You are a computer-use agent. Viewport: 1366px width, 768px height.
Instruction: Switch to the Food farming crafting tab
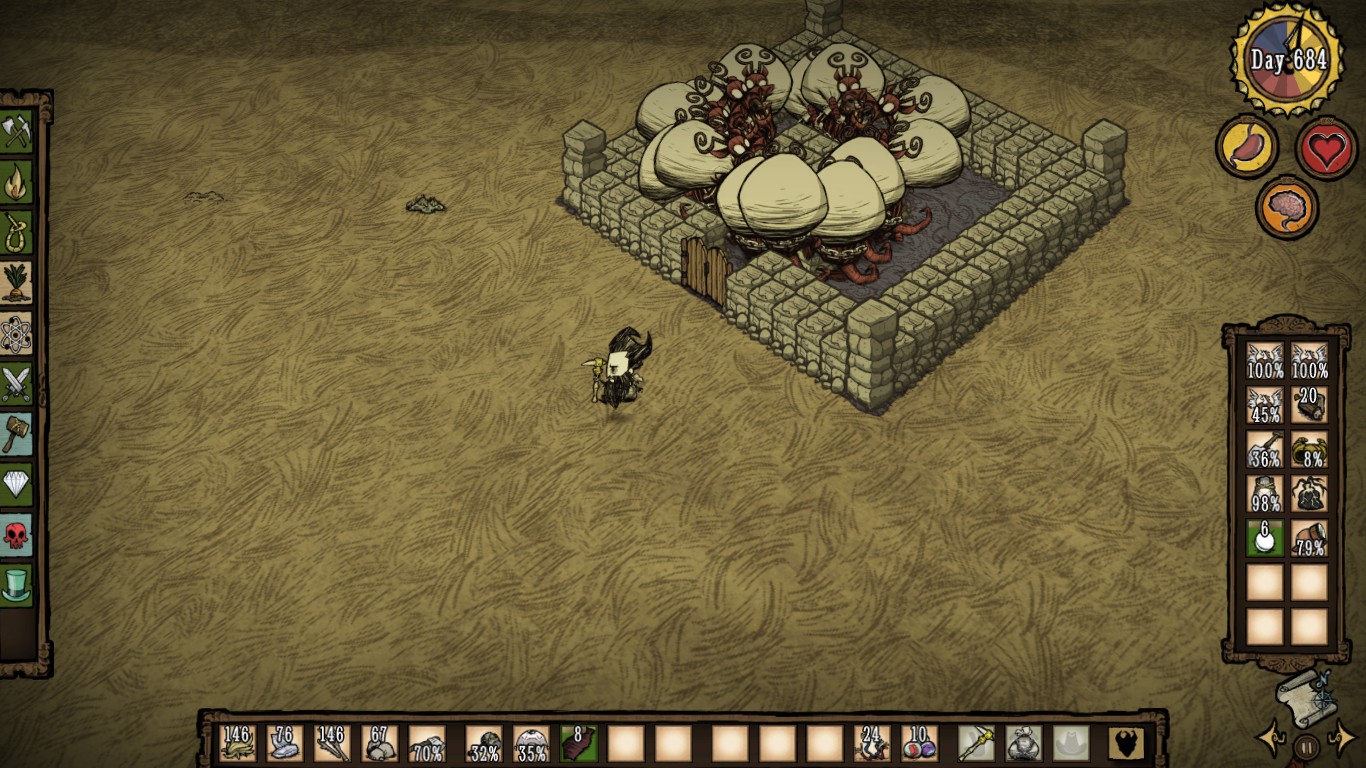[x=17, y=283]
